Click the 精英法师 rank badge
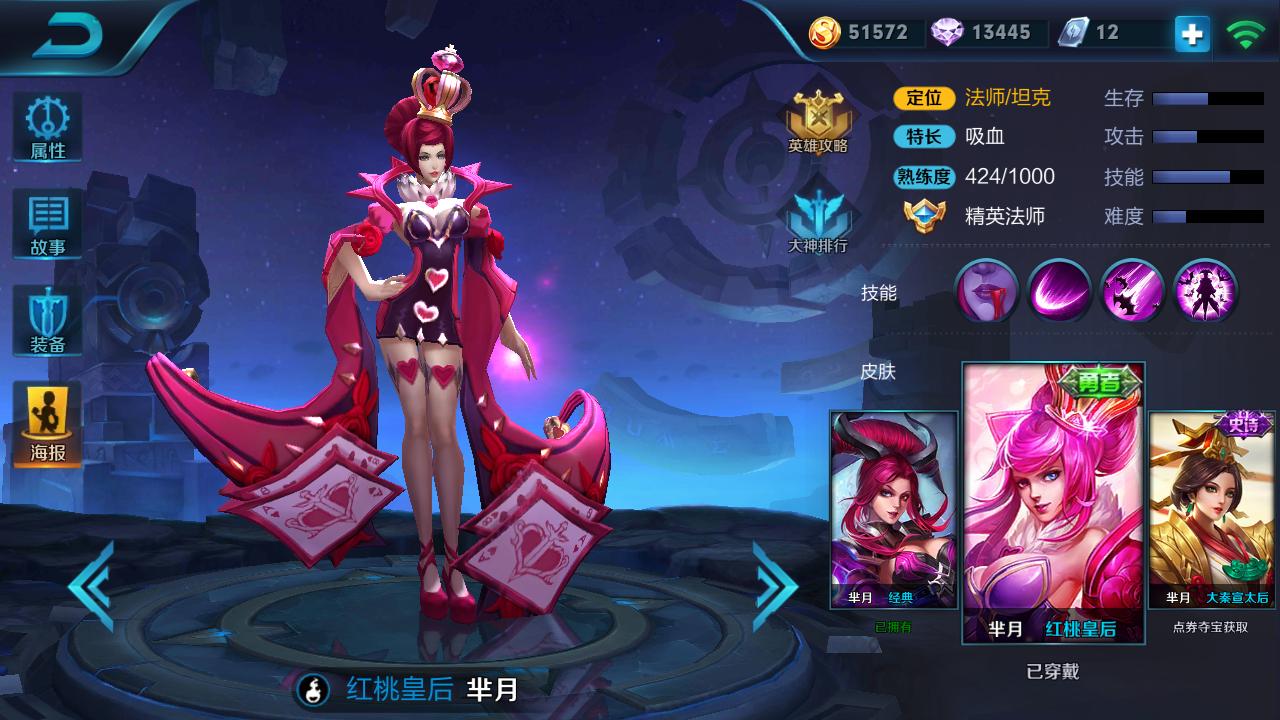This screenshot has height=720, width=1280. [x=925, y=216]
